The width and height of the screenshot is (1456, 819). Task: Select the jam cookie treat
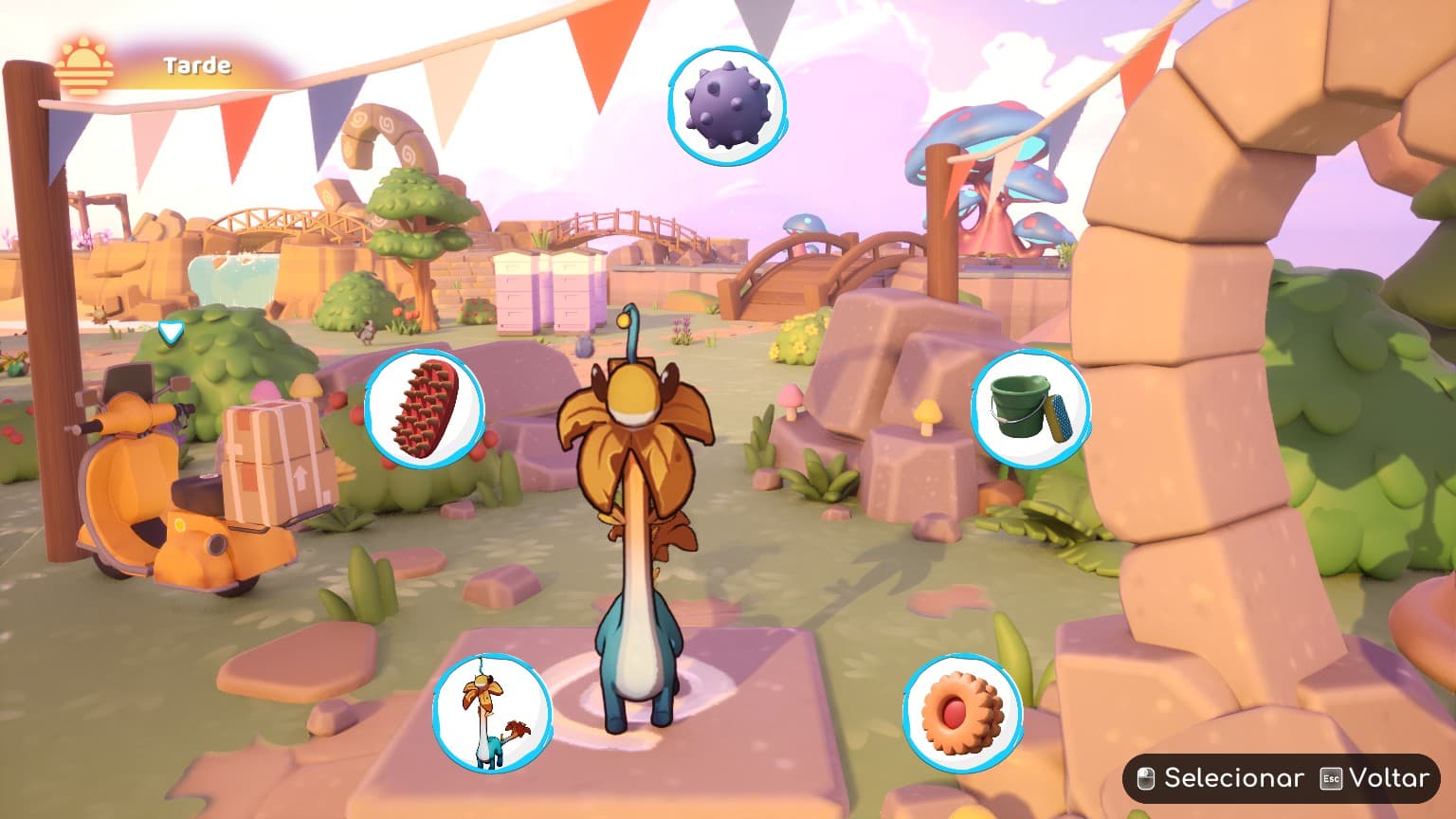click(962, 713)
